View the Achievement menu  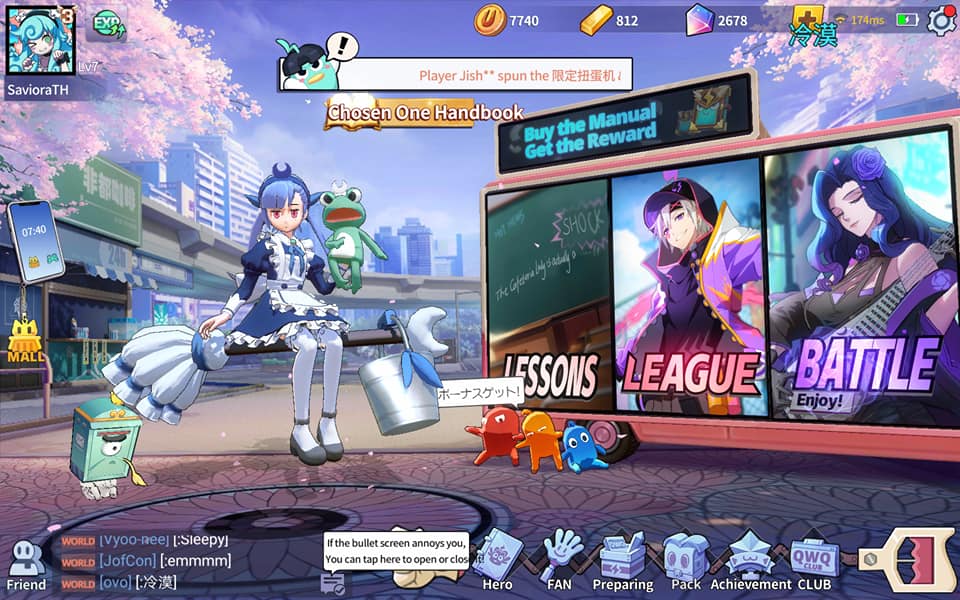pyautogui.click(x=750, y=562)
